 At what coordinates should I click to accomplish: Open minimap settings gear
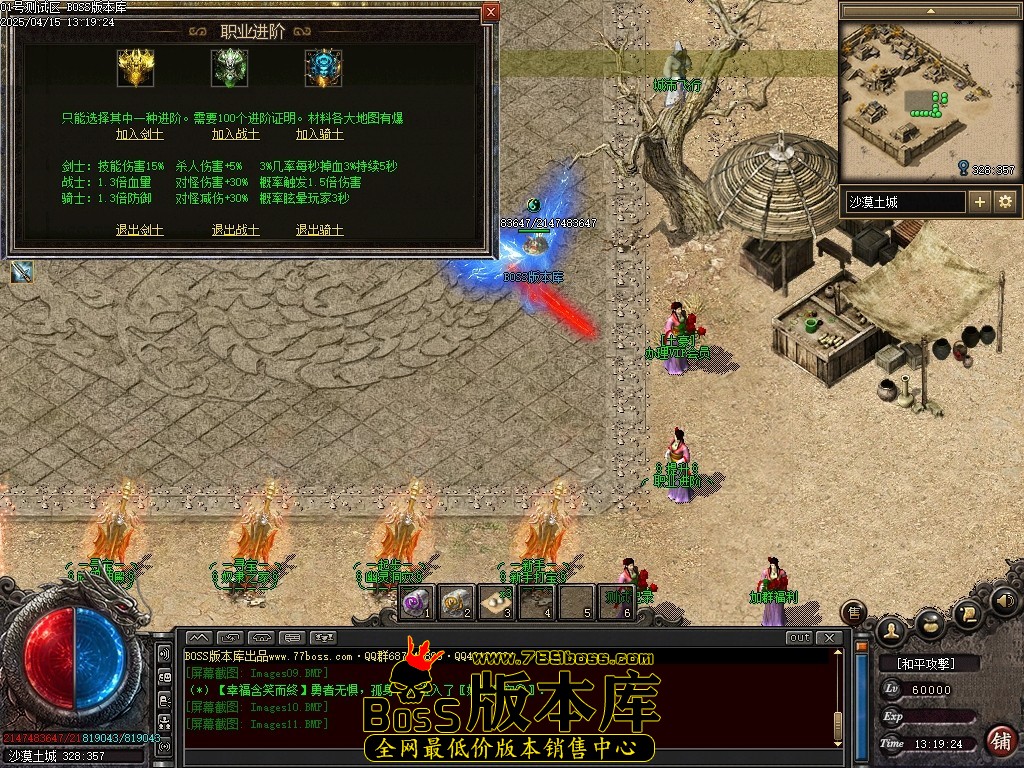[1004, 202]
